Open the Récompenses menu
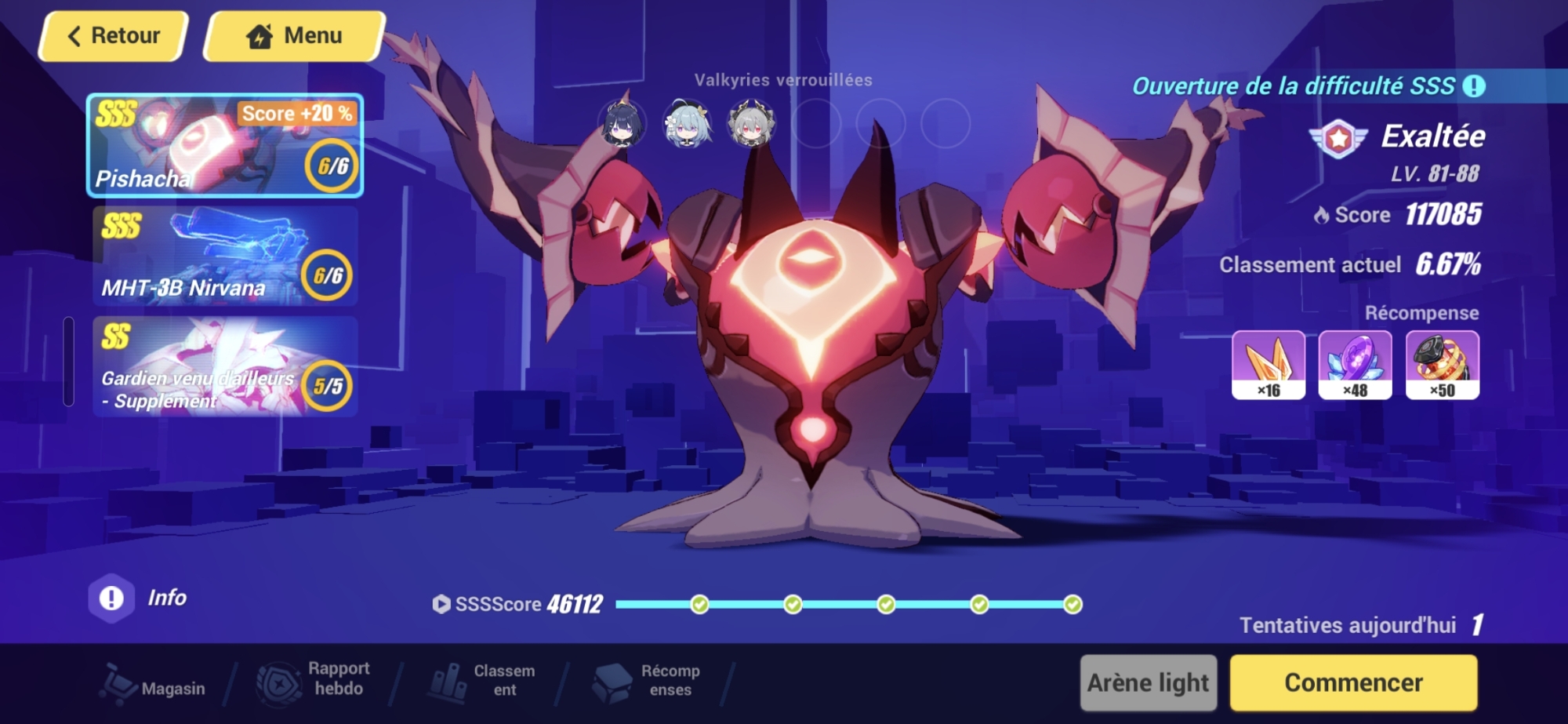The height and width of the screenshot is (724, 1568). point(646,681)
